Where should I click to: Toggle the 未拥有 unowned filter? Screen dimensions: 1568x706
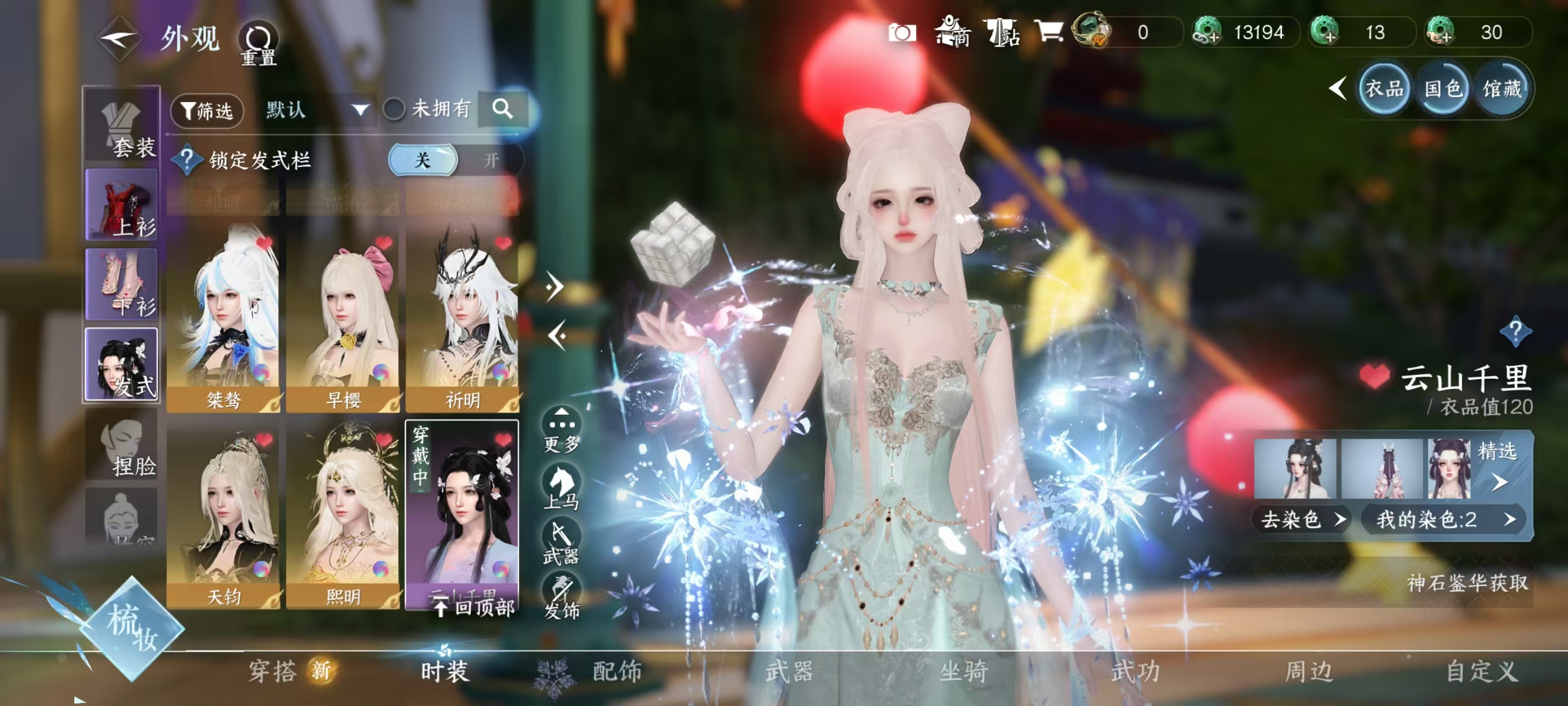pyautogui.click(x=394, y=110)
